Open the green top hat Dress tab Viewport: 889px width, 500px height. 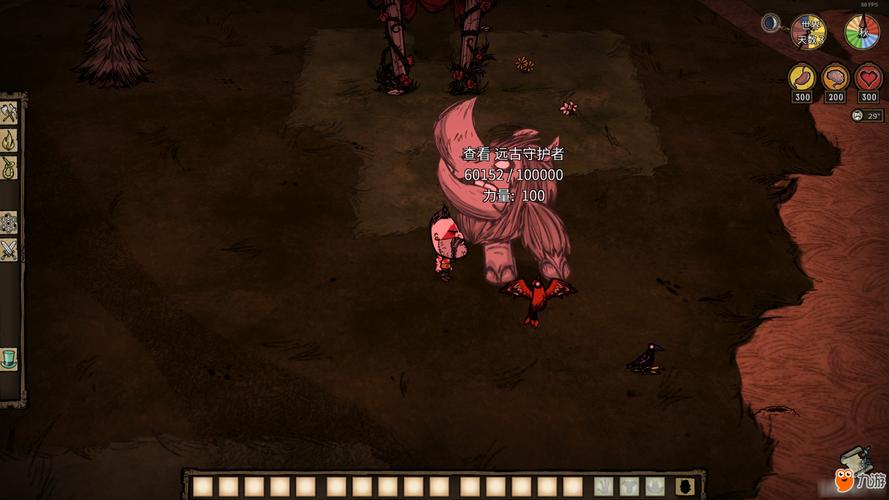tap(9, 358)
